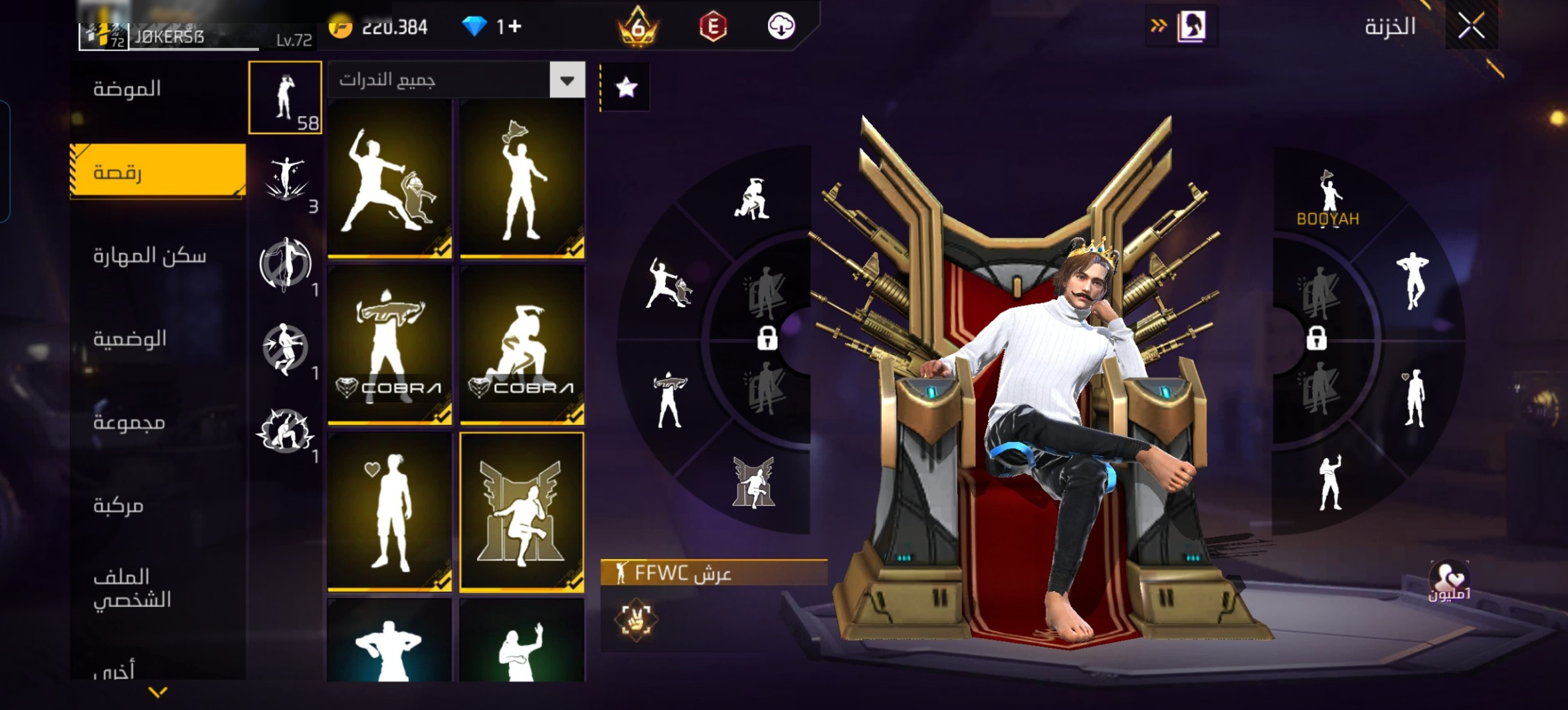This screenshot has height=710, width=1568.
Task: Show all 58 emotes filter
Action: pyautogui.click(x=285, y=98)
